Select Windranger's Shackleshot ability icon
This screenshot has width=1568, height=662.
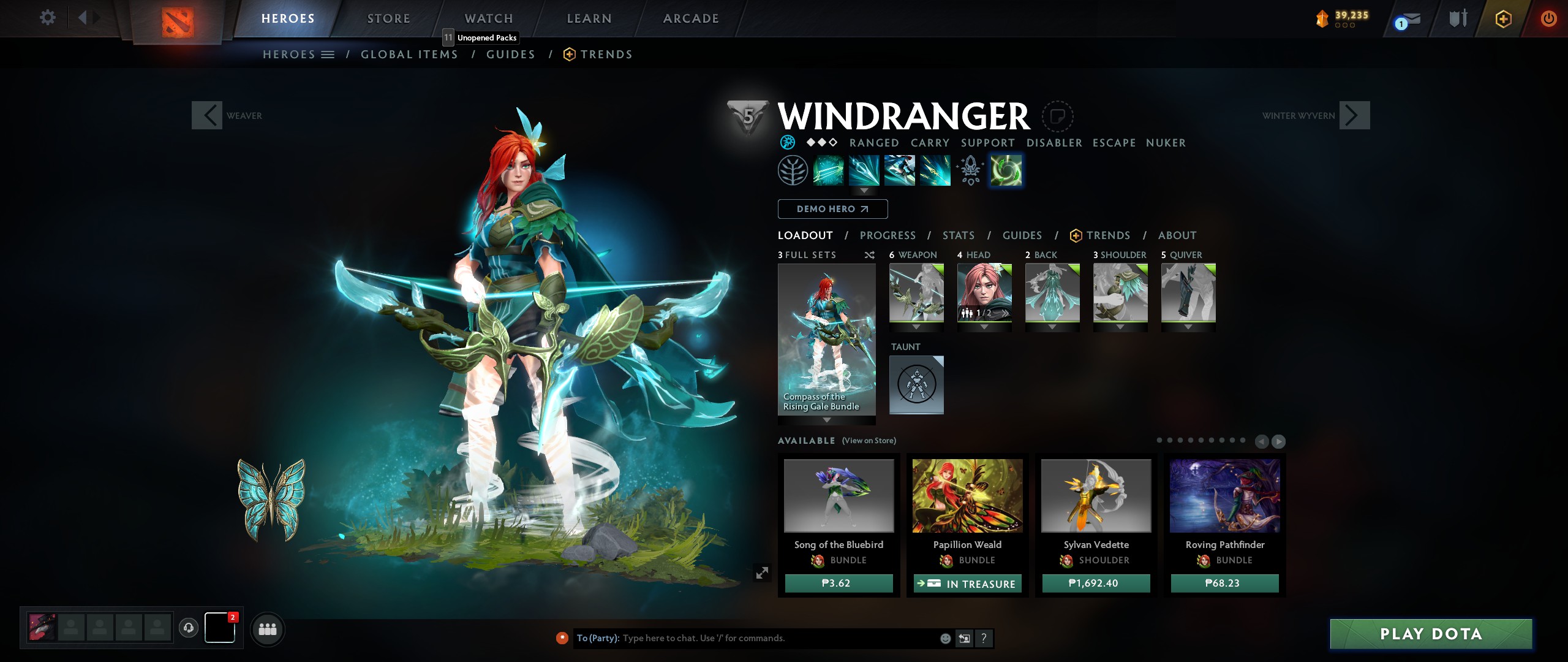click(x=827, y=170)
